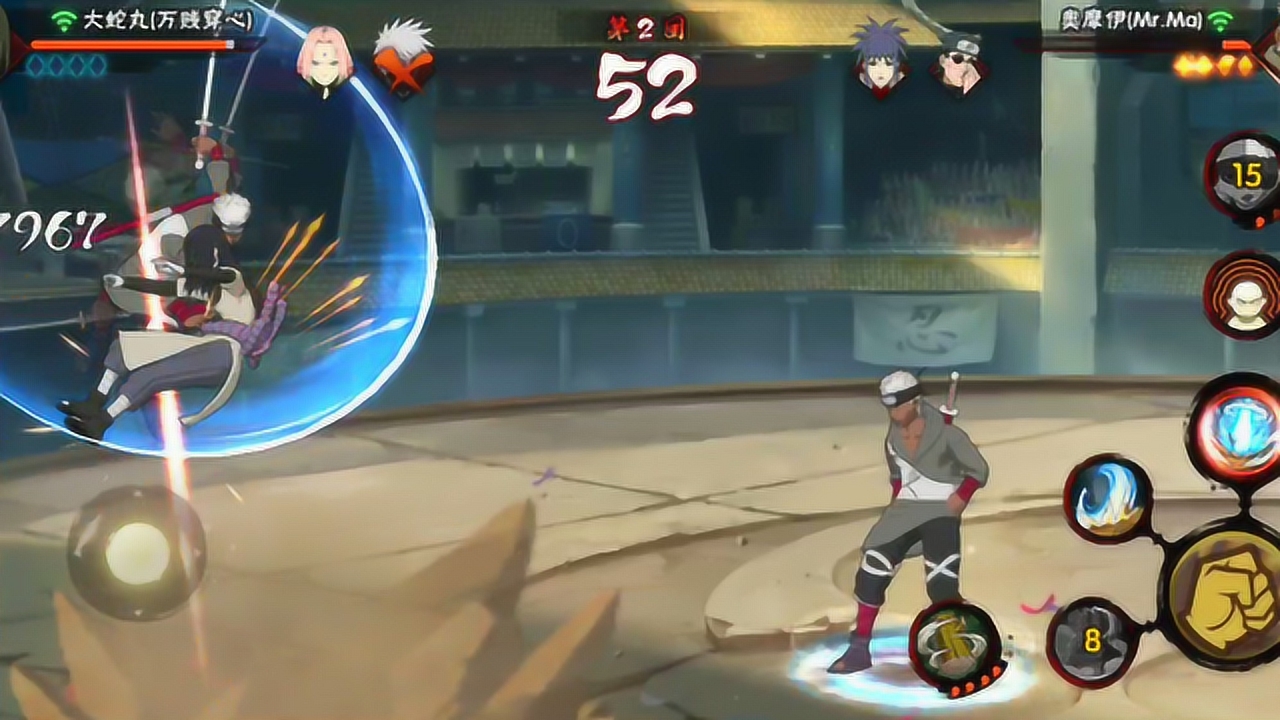The height and width of the screenshot is (720, 1280).
Task: Select the blue-haired opponent portrait
Action: coord(882,60)
